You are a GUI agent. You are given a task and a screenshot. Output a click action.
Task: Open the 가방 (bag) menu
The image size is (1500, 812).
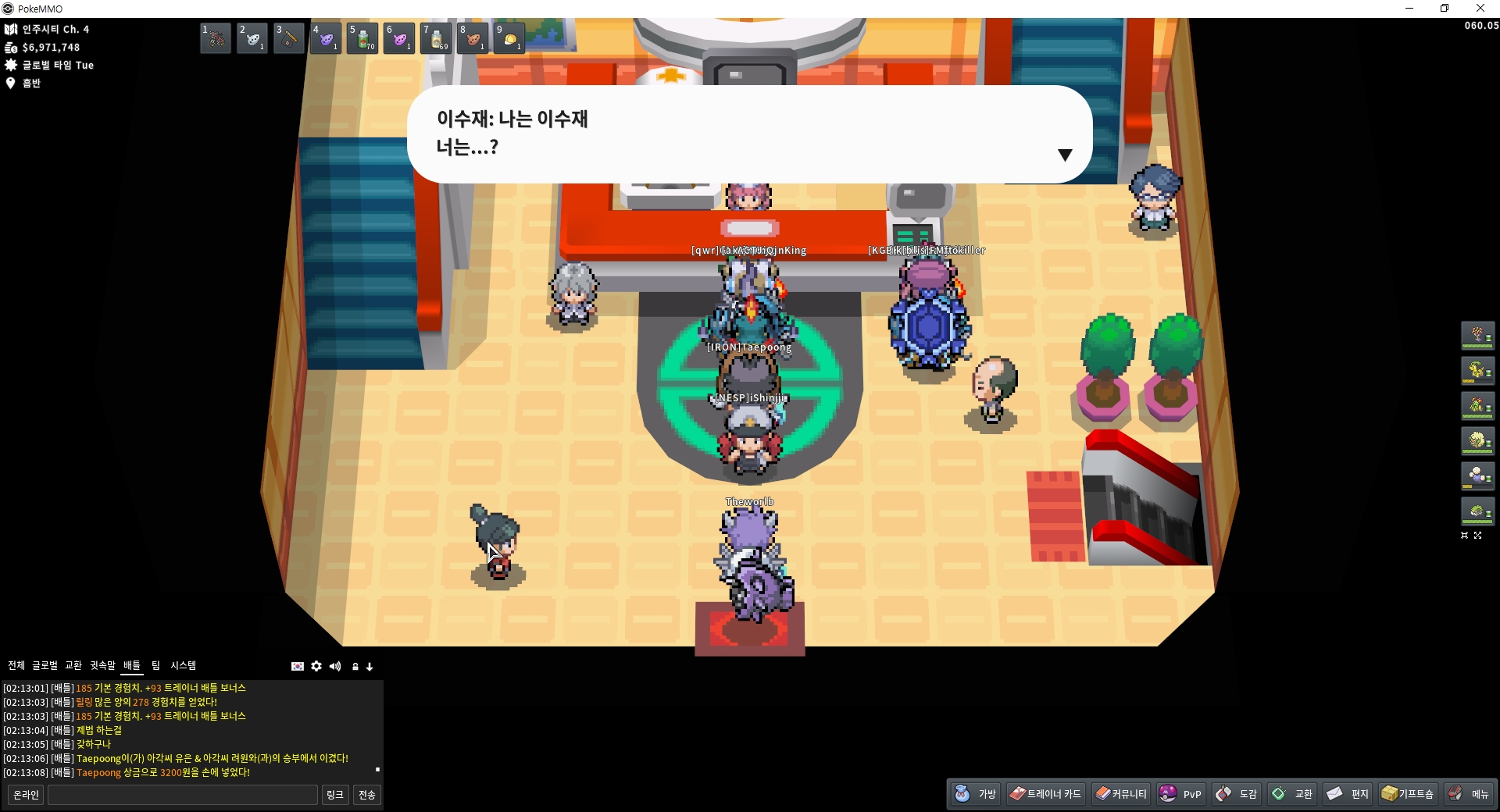pos(976,794)
